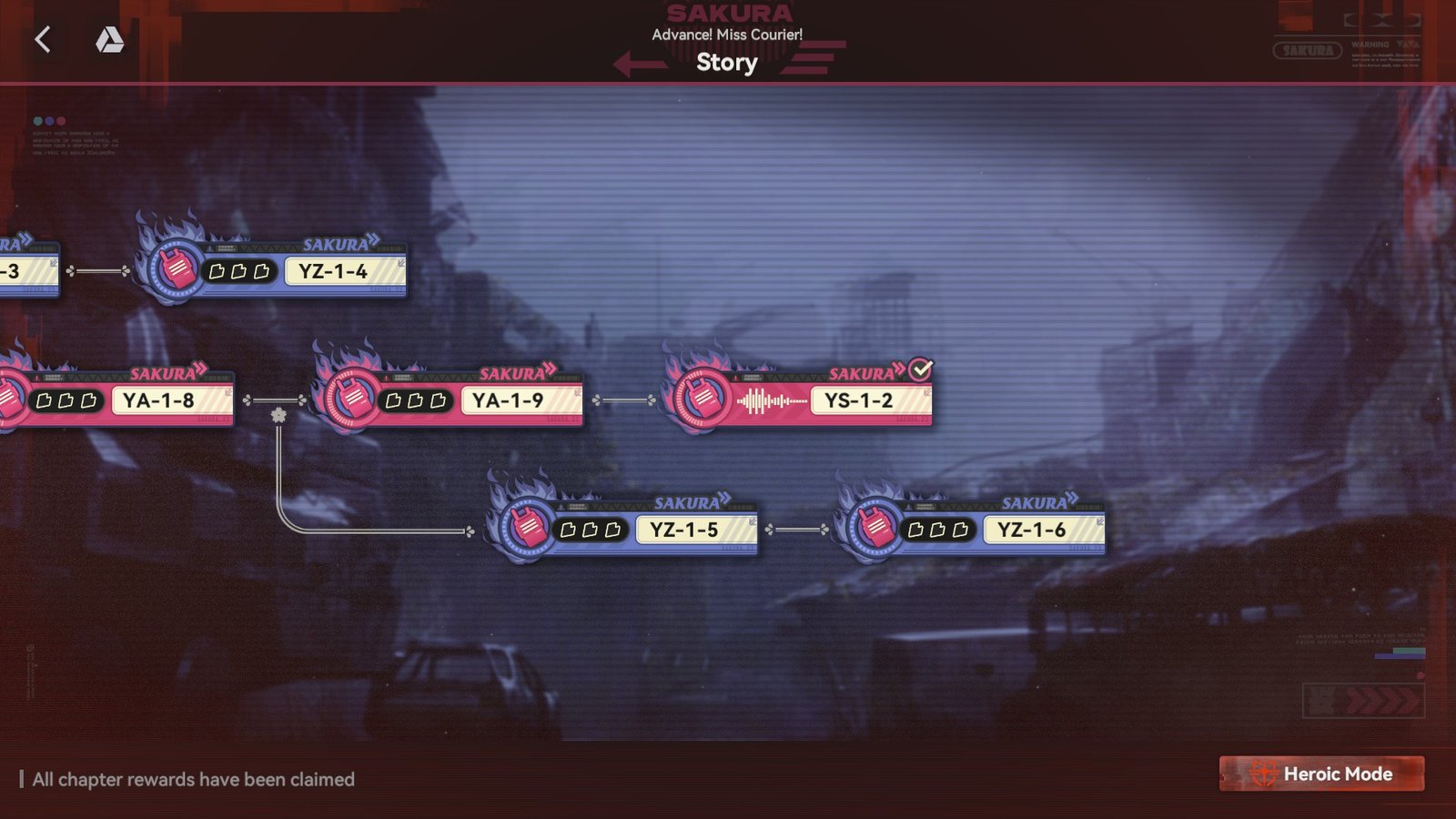Go back using the left chevron button

(x=43, y=40)
